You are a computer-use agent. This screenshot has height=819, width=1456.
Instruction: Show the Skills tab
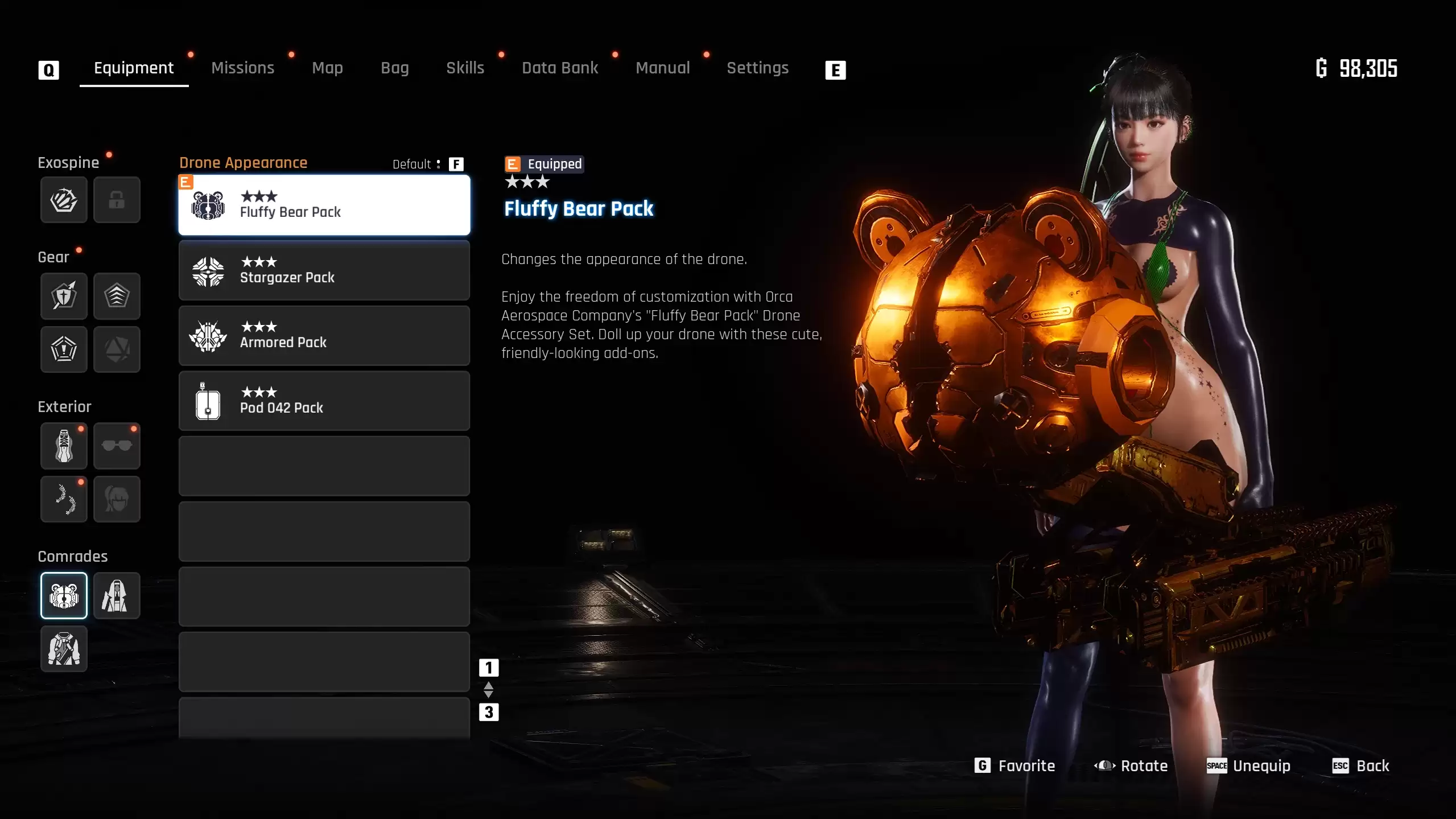(x=465, y=68)
